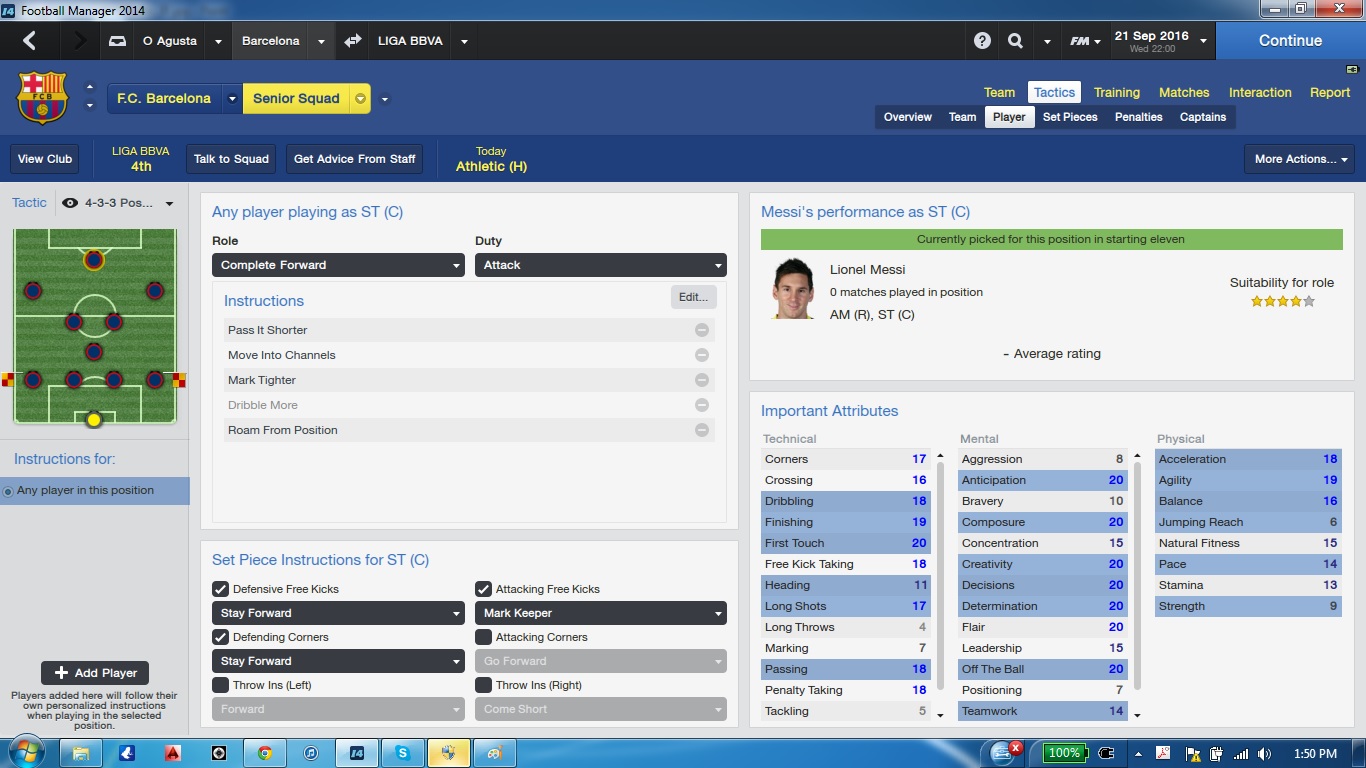
Task: Open the Duty dropdown showing Attack
Action: pos(600,265)
